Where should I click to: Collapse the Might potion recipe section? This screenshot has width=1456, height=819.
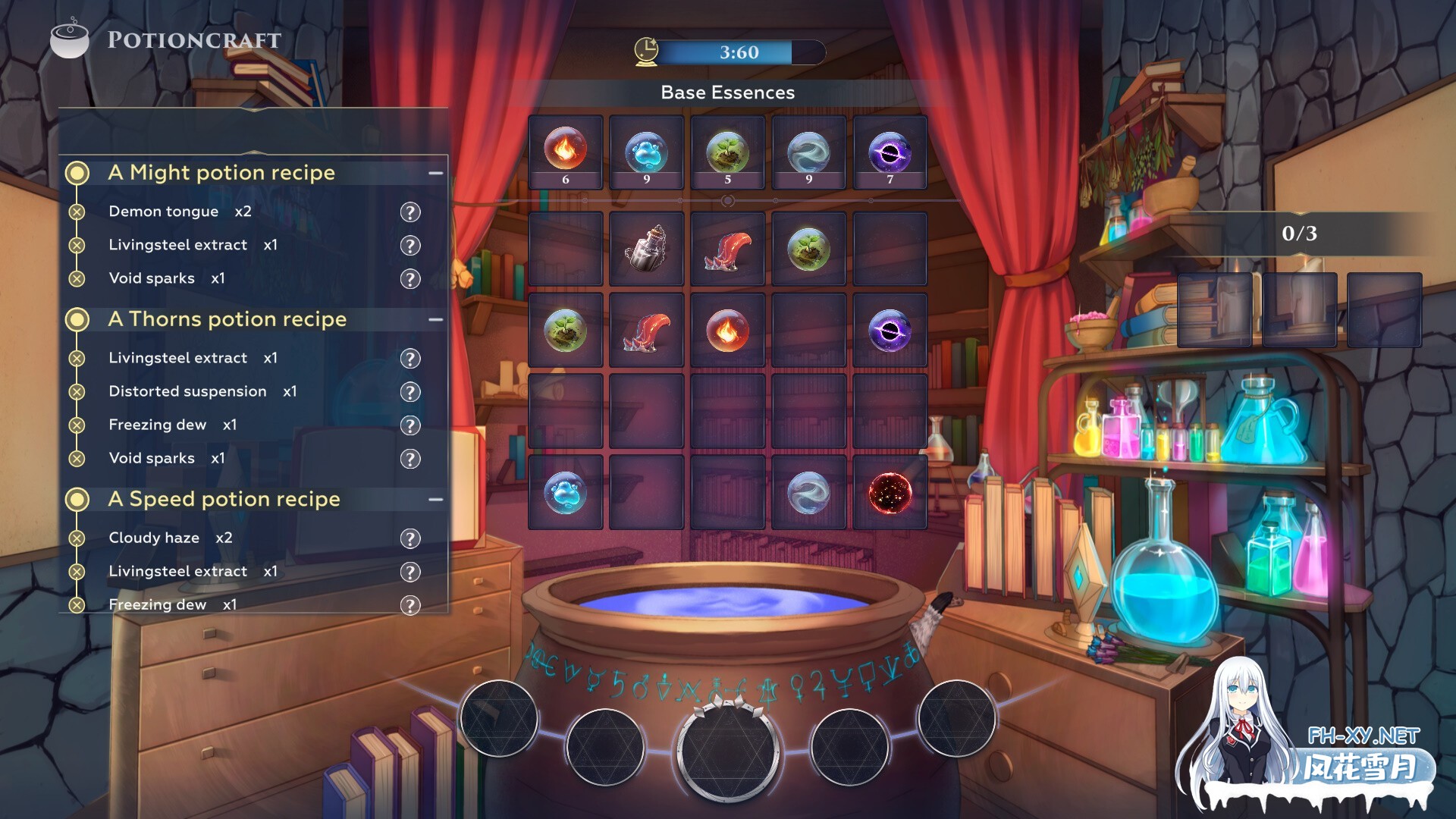435,174
